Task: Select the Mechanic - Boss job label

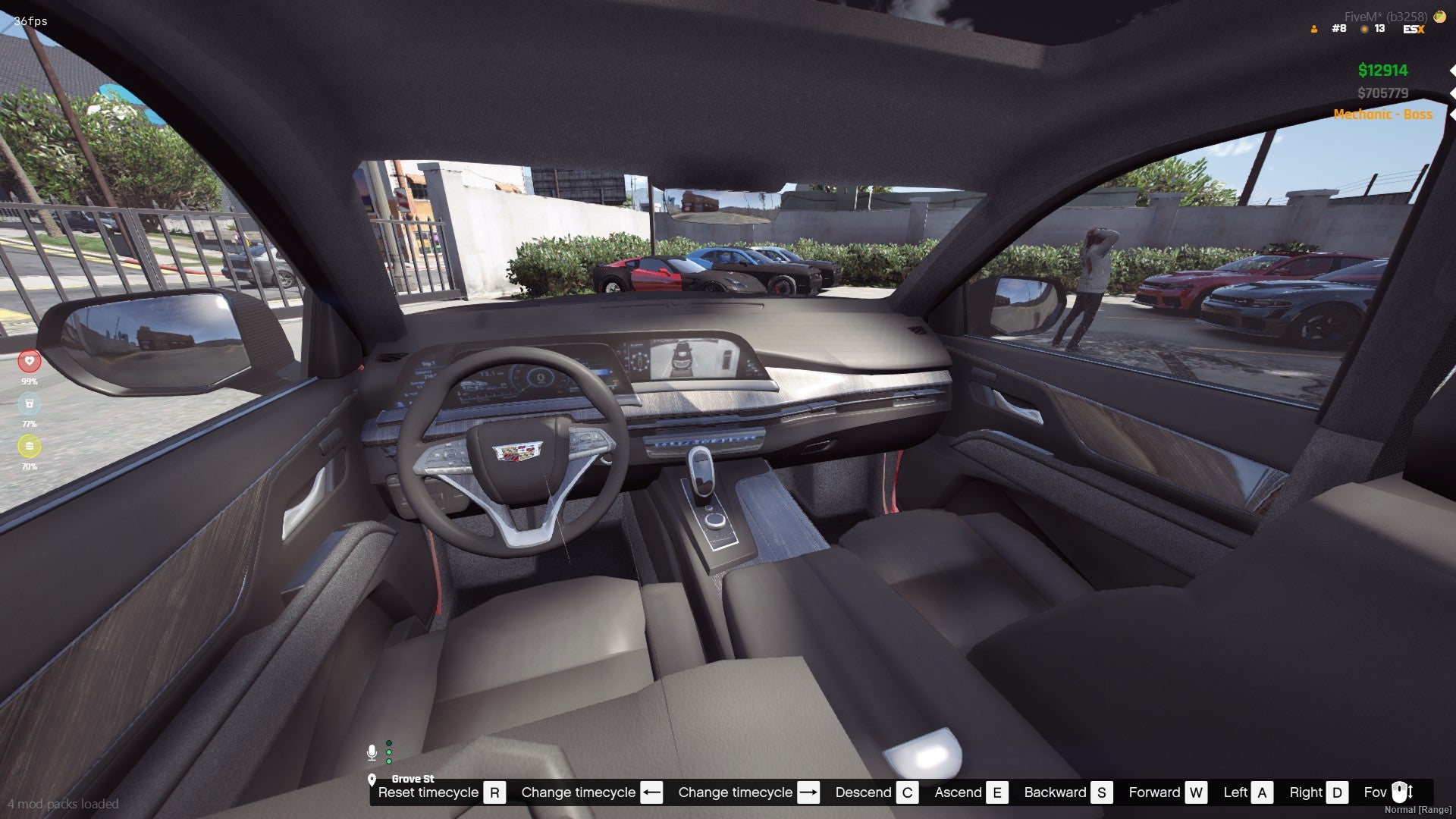Action: click(x=1382, y=115)
